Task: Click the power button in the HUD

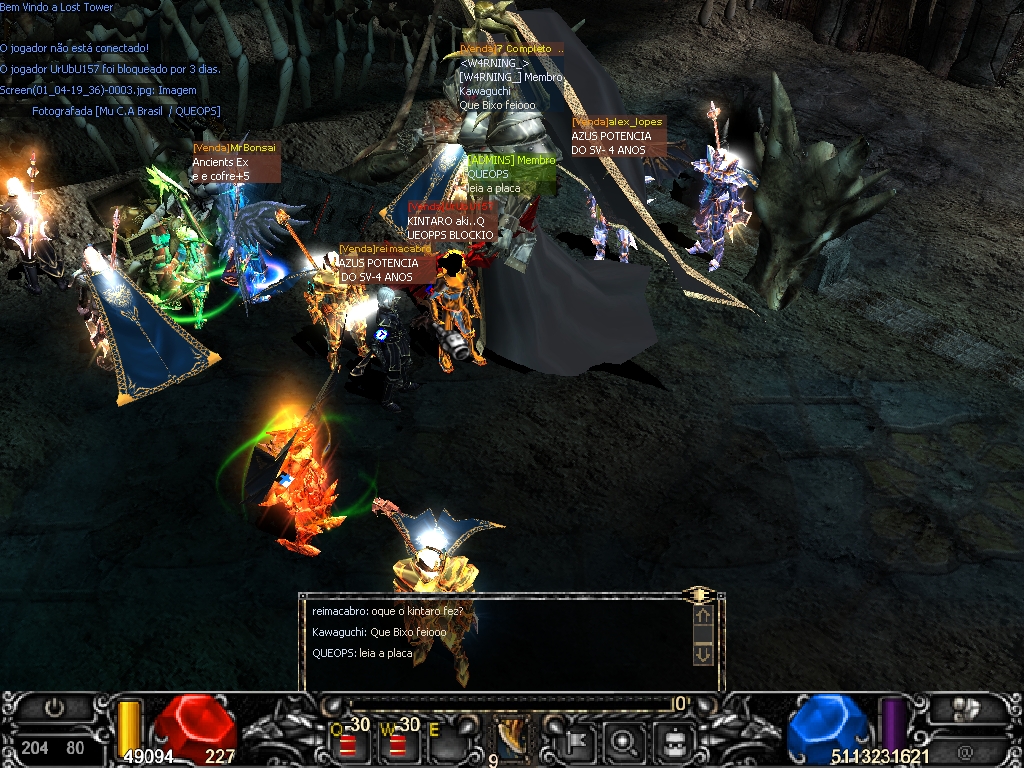Action: coord(55,709)
